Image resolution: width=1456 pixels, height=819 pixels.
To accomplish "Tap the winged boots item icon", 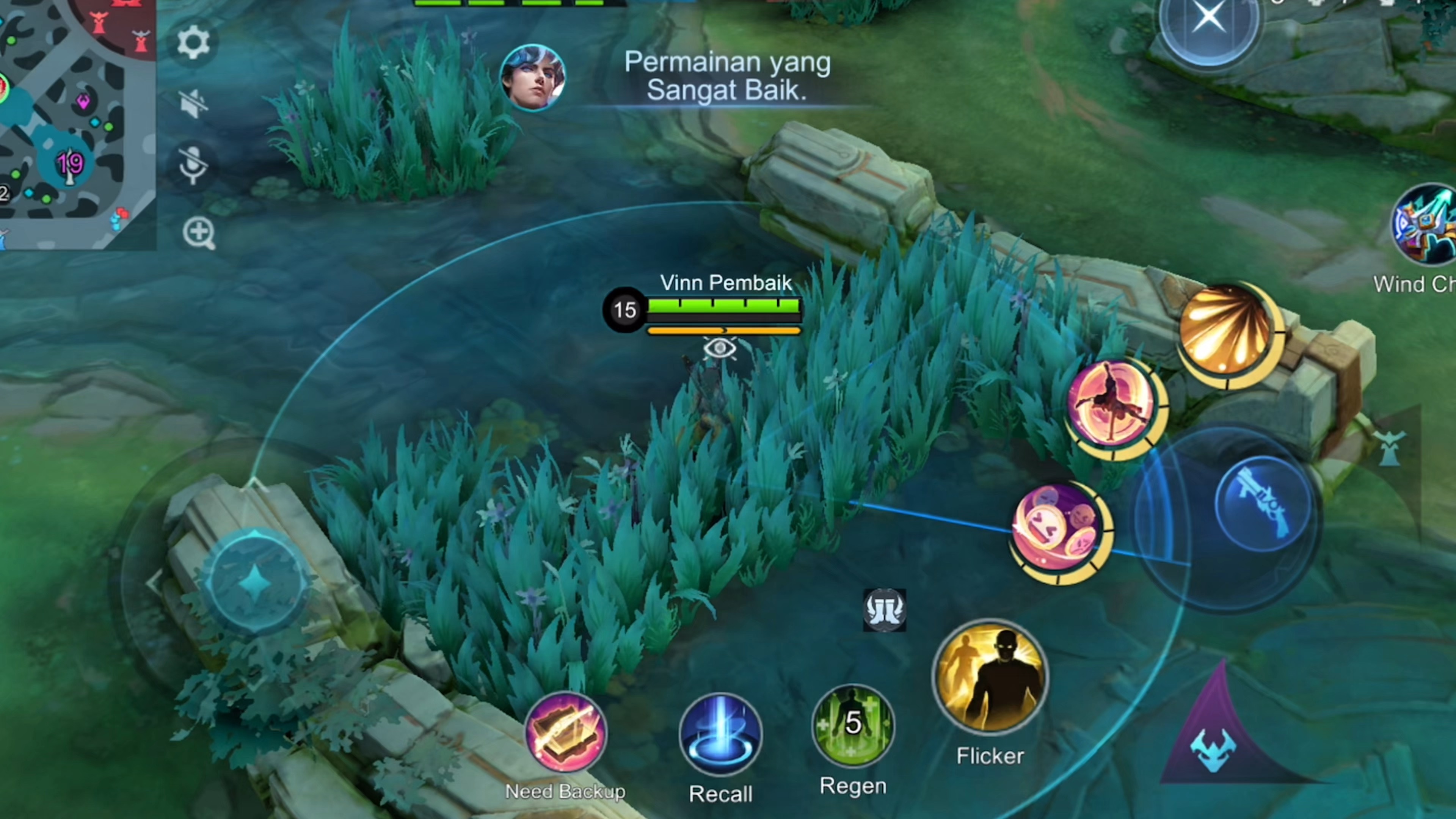I will pos(885,610).
